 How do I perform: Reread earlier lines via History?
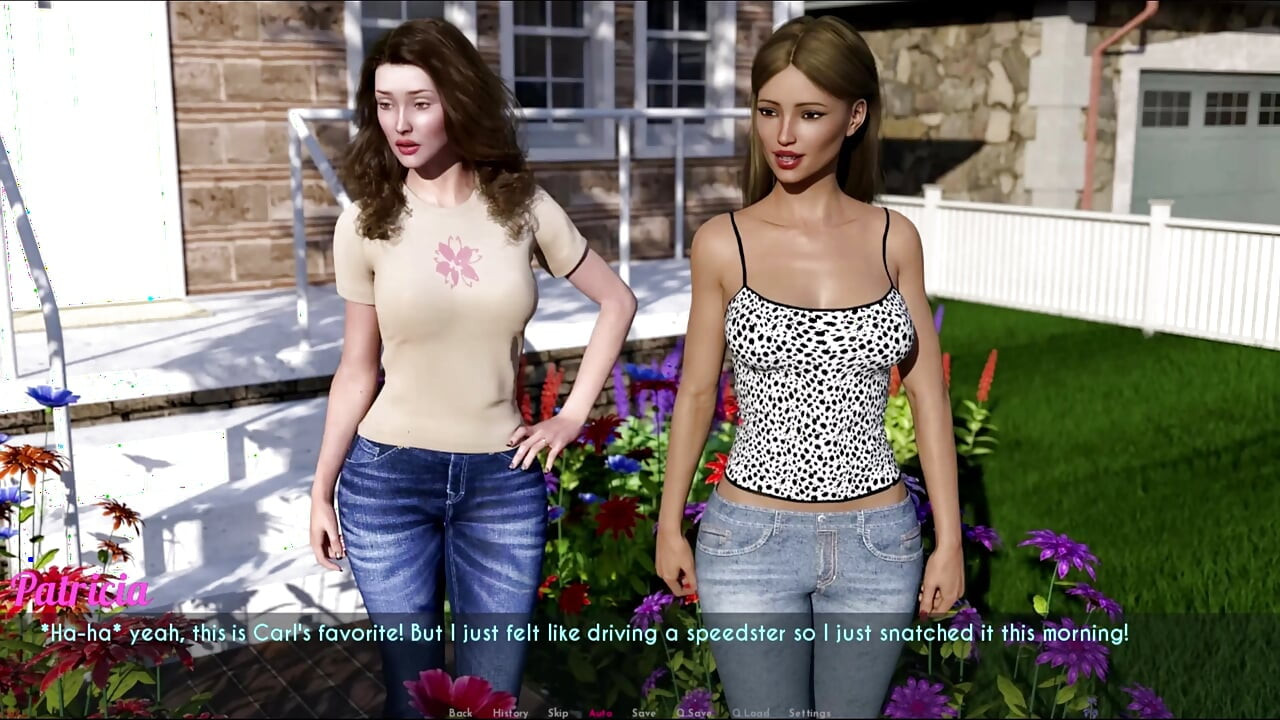511,712
